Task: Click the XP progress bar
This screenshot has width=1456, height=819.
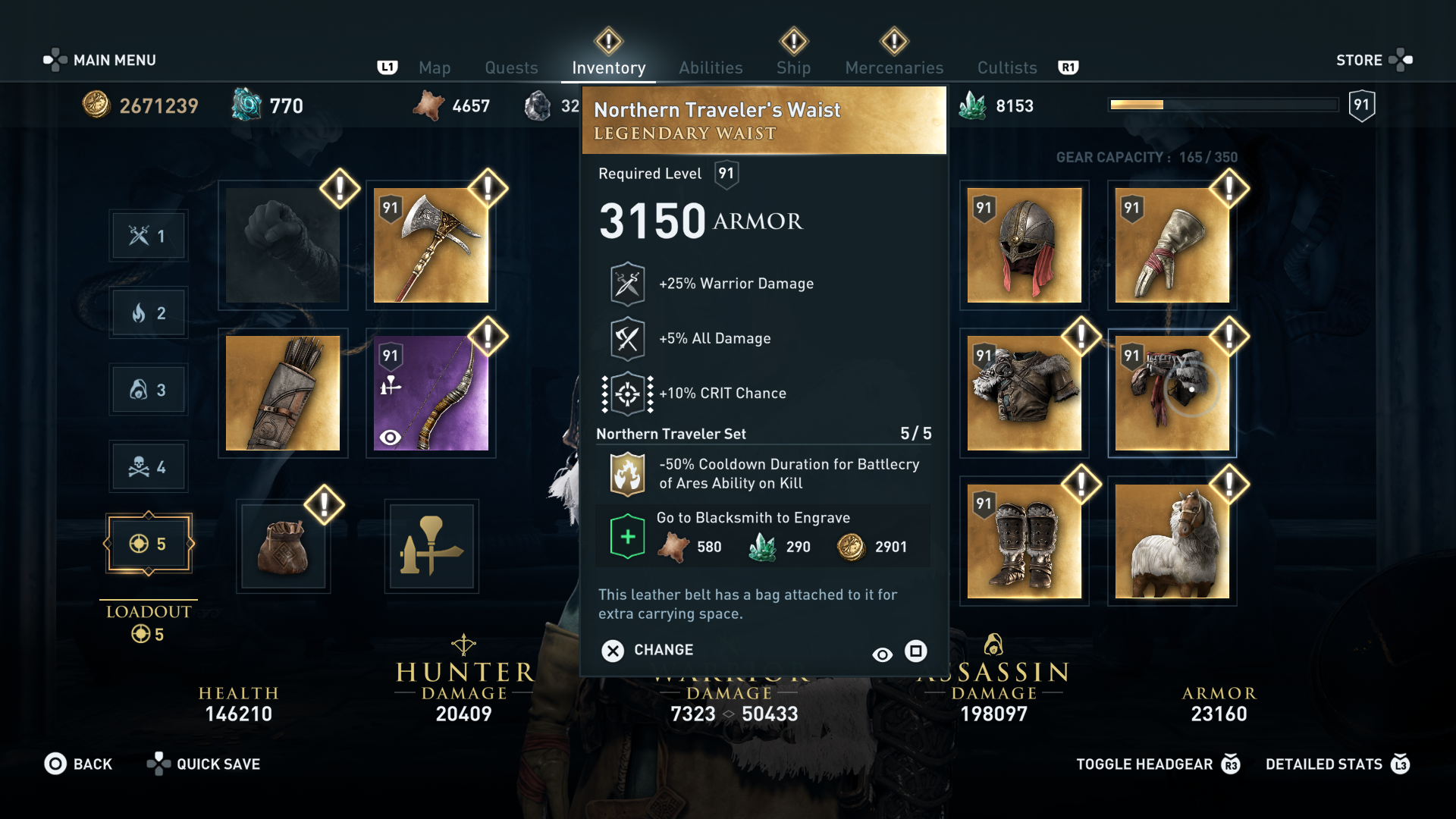Action: (1222, 105)
